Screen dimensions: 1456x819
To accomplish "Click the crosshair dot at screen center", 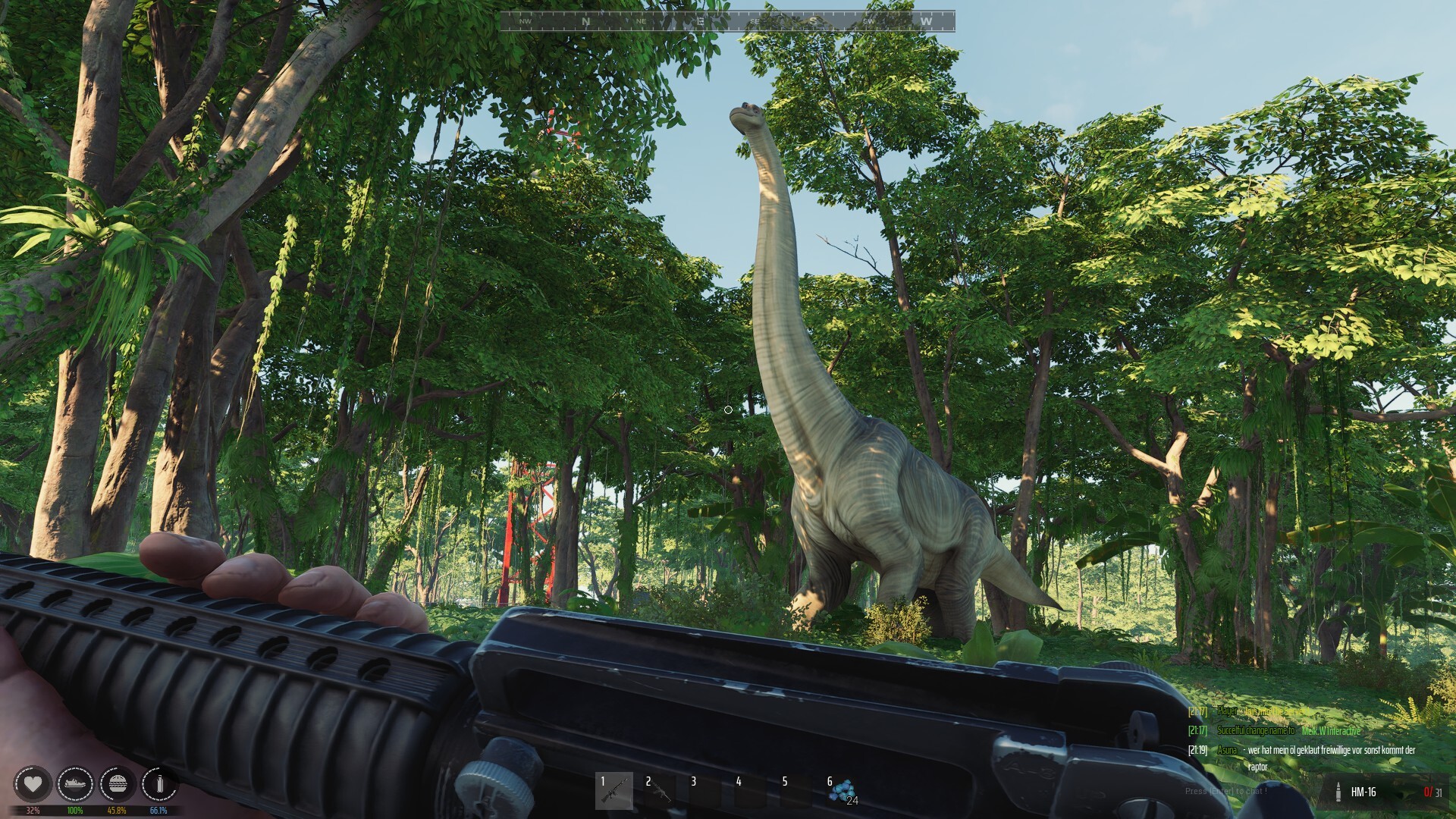I will tap(728, 409).
